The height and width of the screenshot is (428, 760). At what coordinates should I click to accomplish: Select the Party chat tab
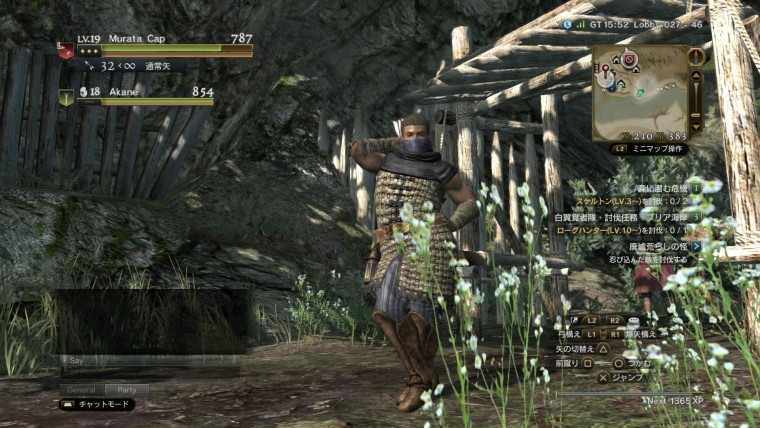click(x=126, y=390)
